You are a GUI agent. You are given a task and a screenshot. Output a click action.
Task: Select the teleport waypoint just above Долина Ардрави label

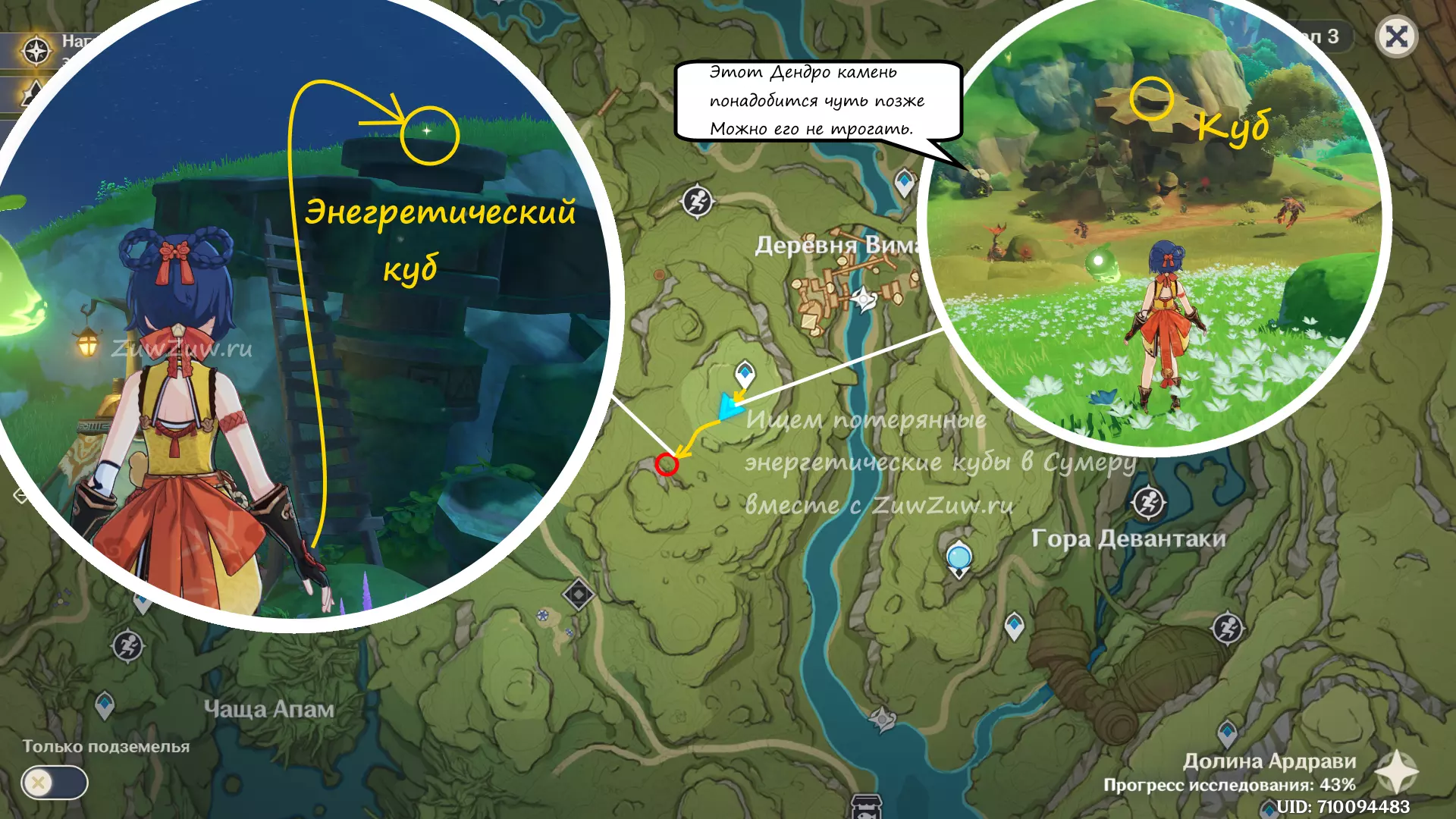[1227, 732]
